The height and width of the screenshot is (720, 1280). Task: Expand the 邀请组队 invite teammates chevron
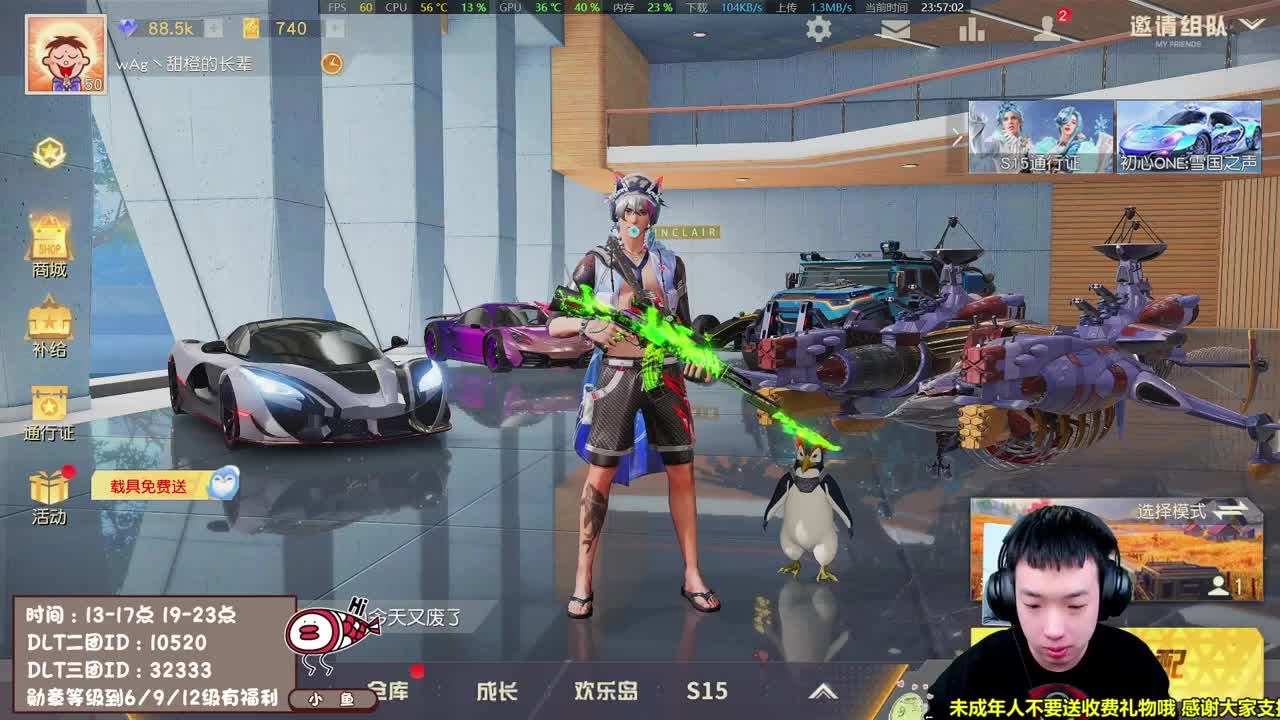pyautogui.click(x=1253, y=26)
